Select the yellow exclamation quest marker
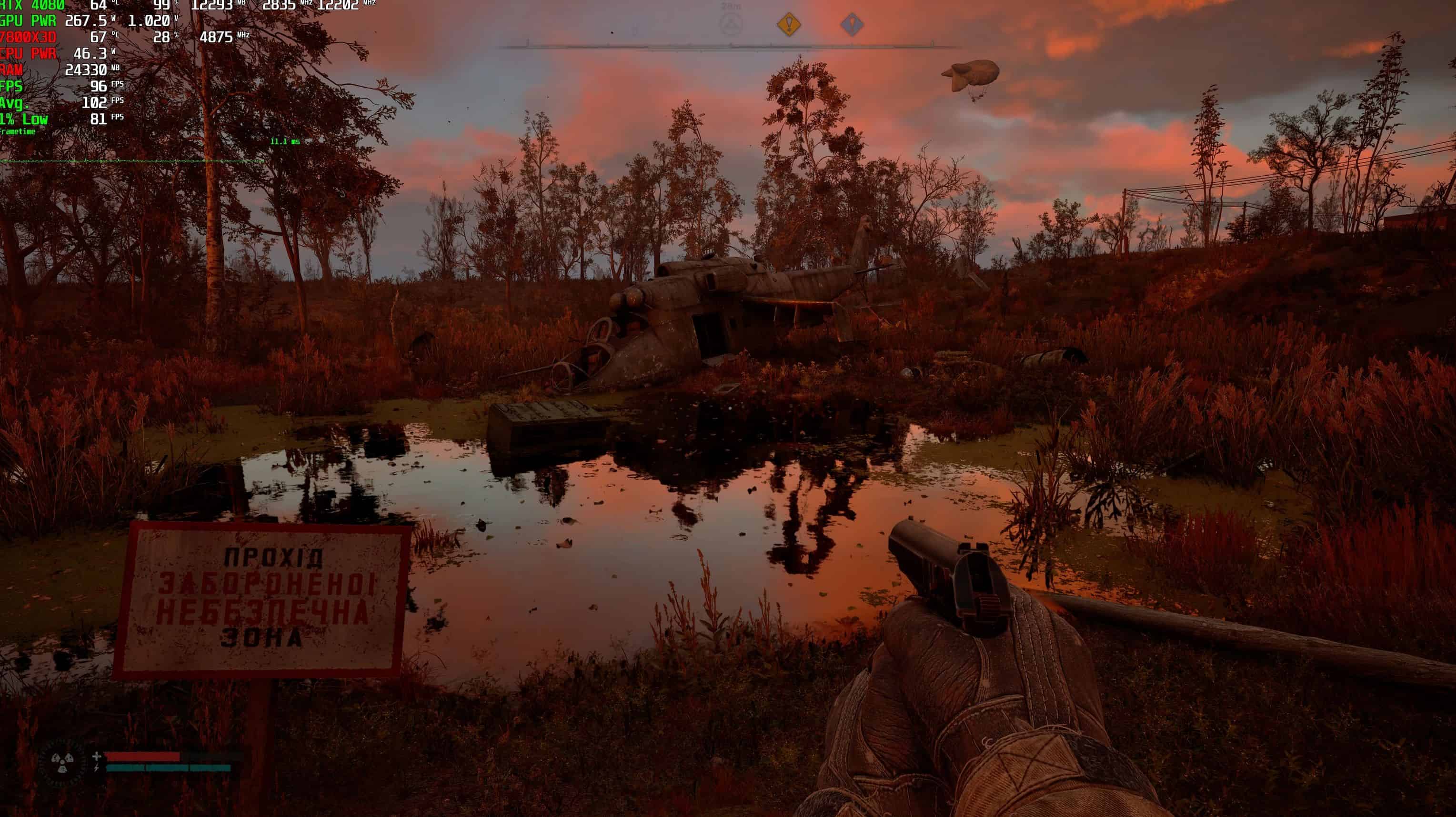The height and width of the screenshot is (817, 1456). (788, 25)
